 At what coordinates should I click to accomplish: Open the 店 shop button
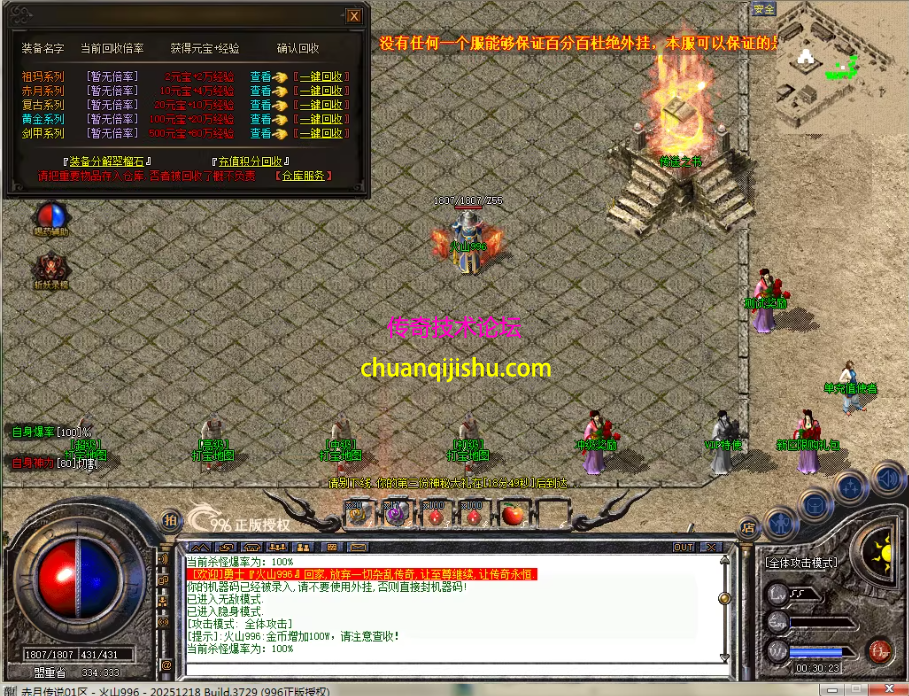coord(747,526)
